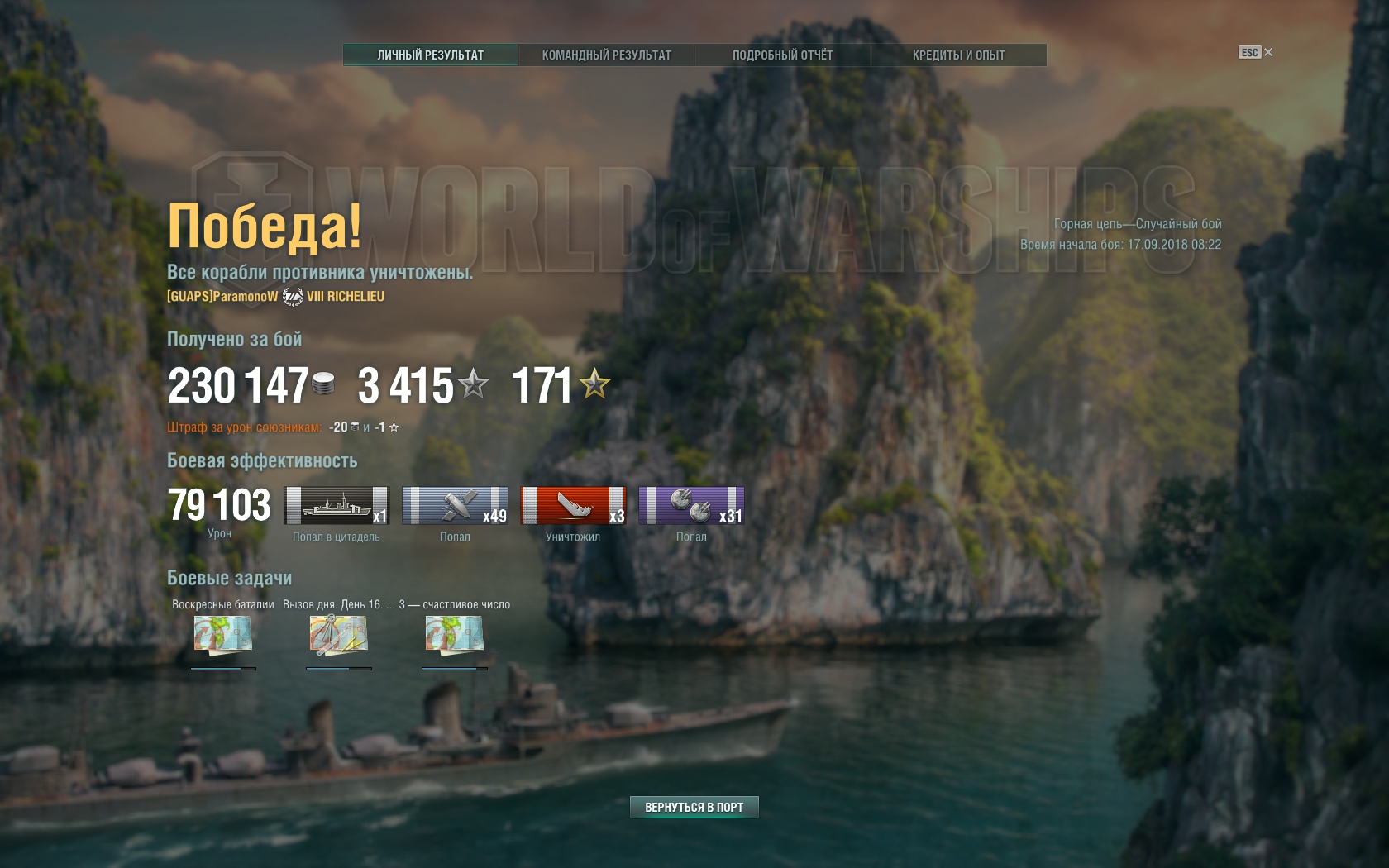Select the main battery hits ribbon x49
This screenshot has width=1389, height=868.
coord(455,506)
